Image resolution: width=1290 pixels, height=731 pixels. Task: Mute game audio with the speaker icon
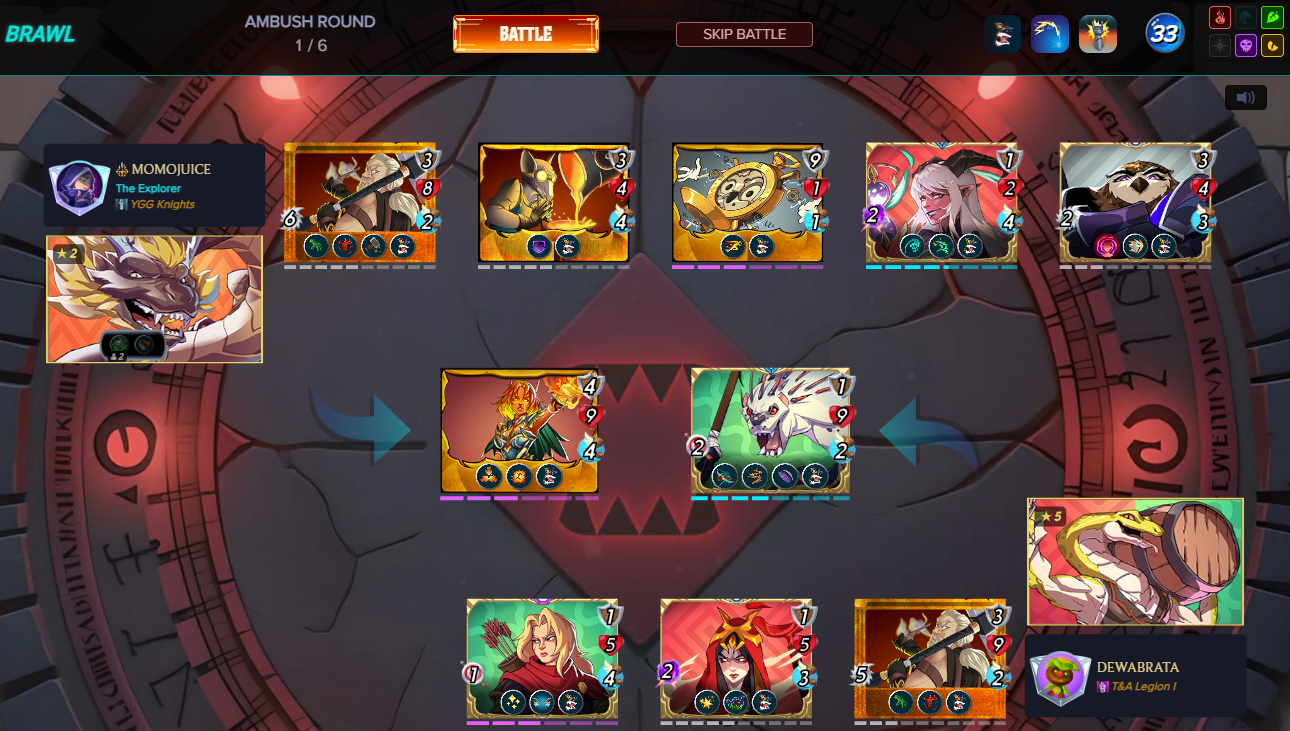click(1245, 97)
